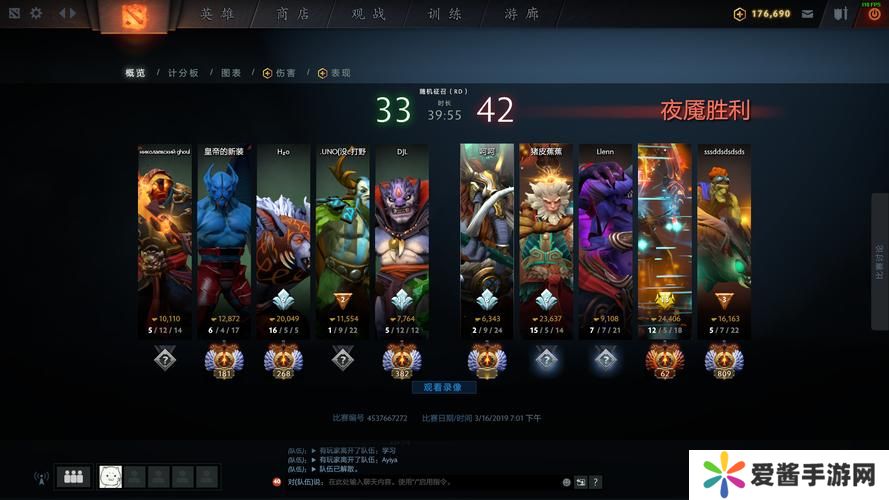Watch the replay with 观看录像 button
The image size is (889, 500).
click(x=443, y=387)
